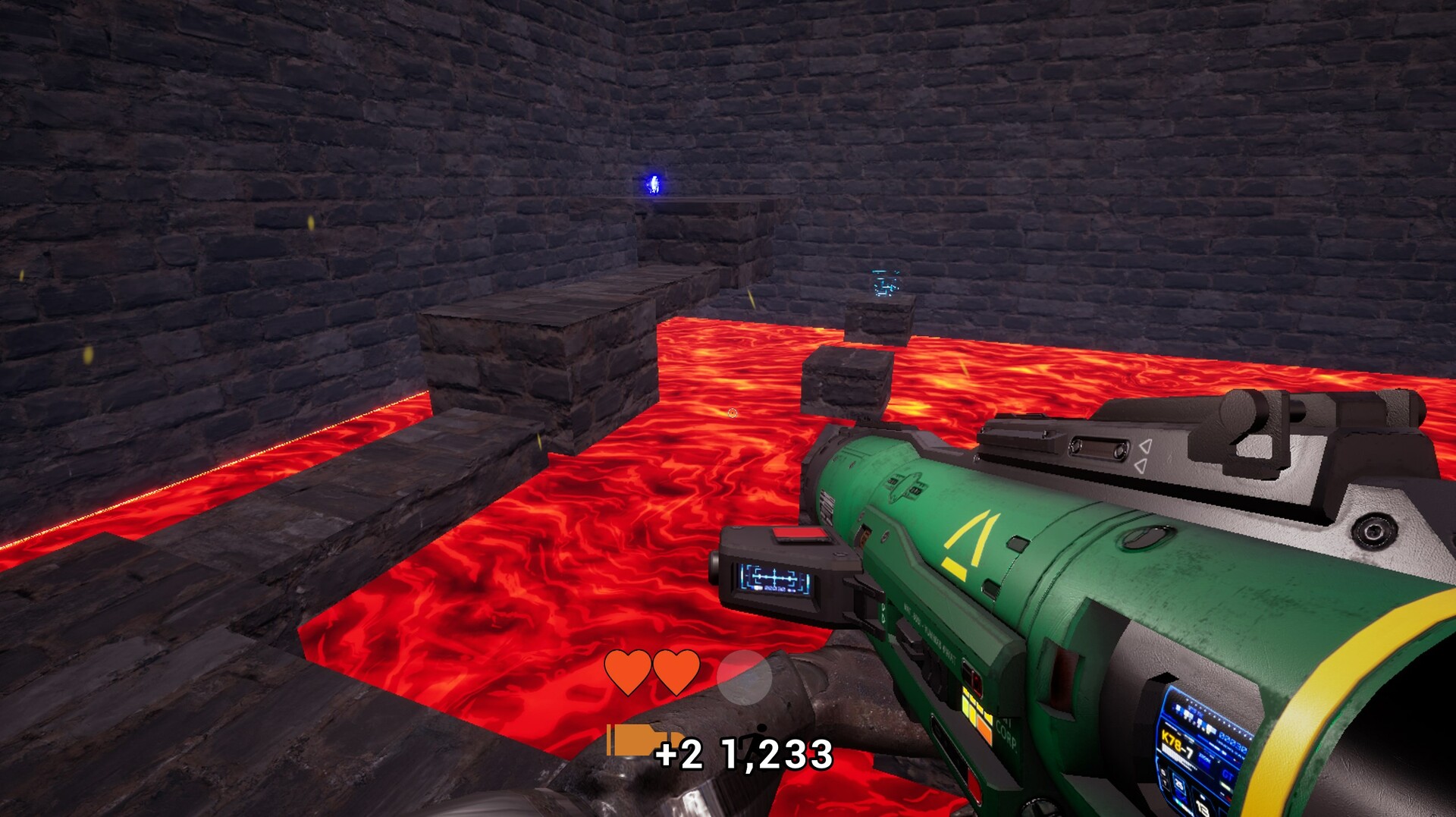Click the triangle arrows marking on the weapon stock

point(1145,454)
